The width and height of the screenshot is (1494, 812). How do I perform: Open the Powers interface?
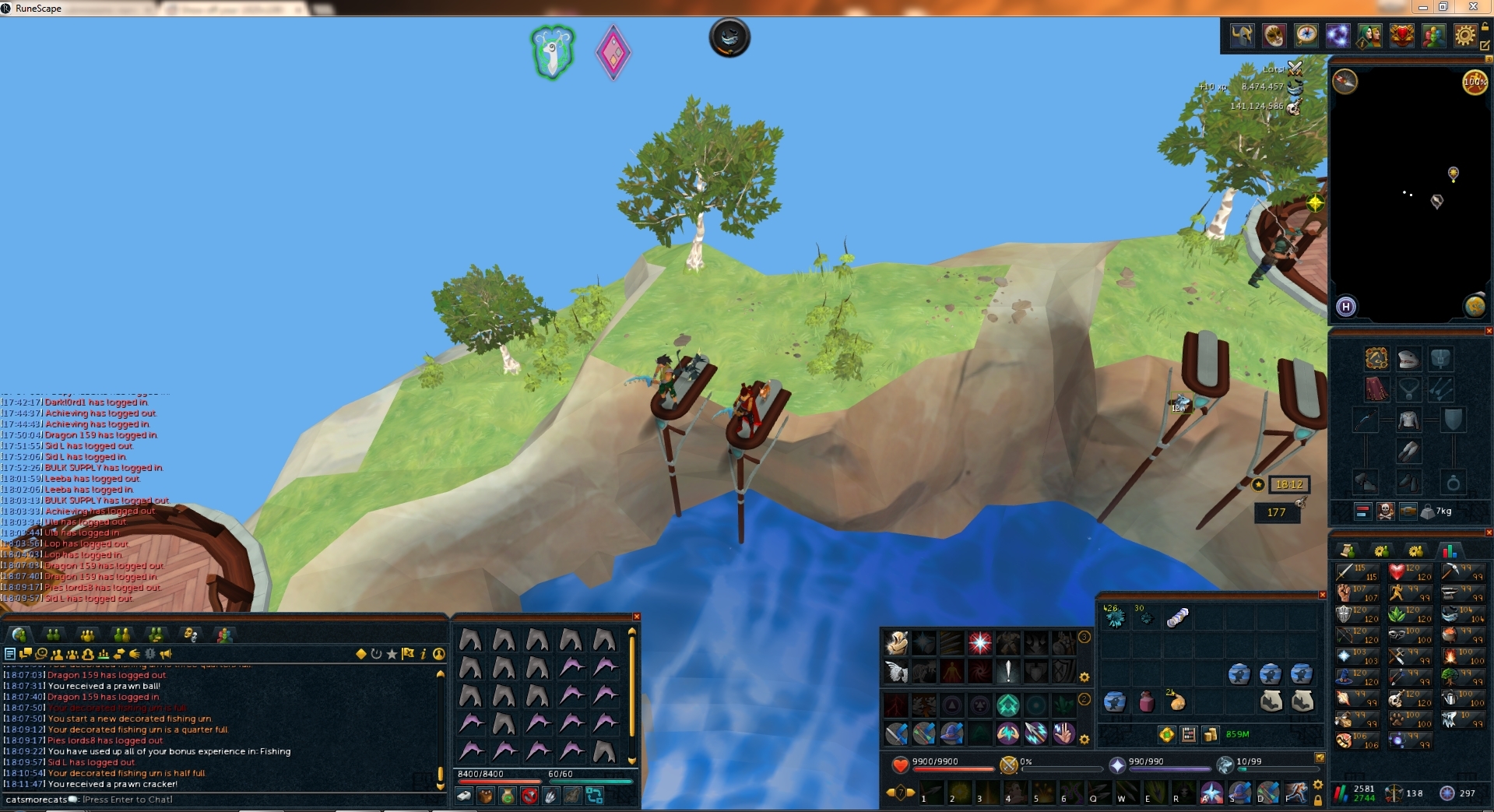click(x=1338, y=36)
